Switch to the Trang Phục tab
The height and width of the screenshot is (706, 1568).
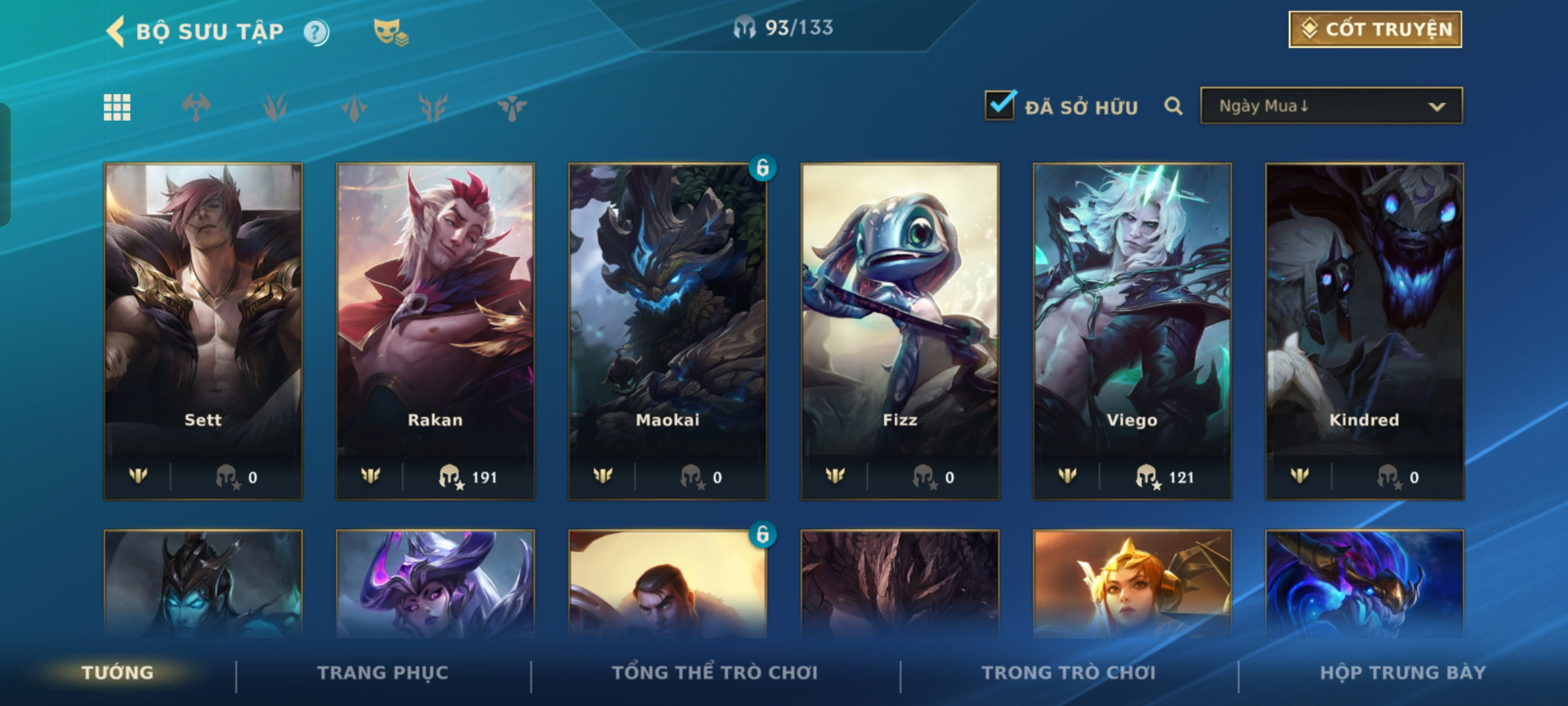383,673
